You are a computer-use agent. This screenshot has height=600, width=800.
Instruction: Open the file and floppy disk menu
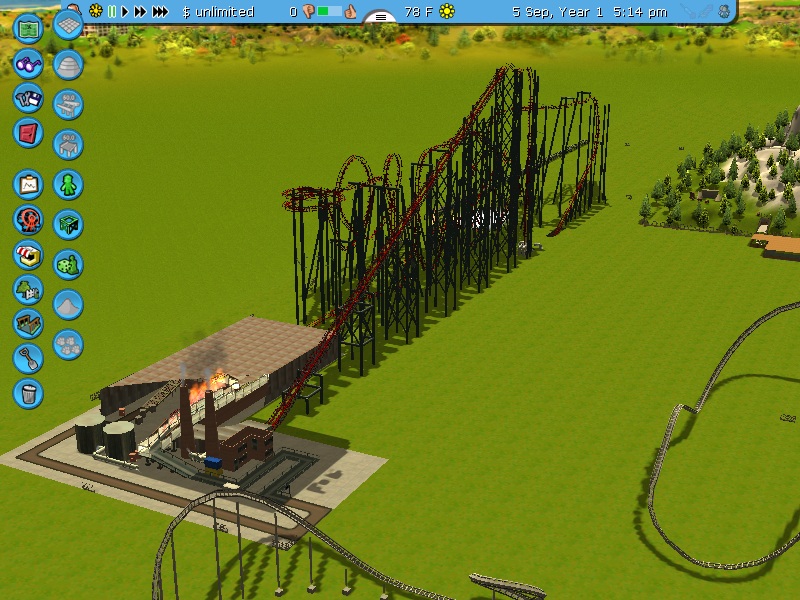point(28,99)
